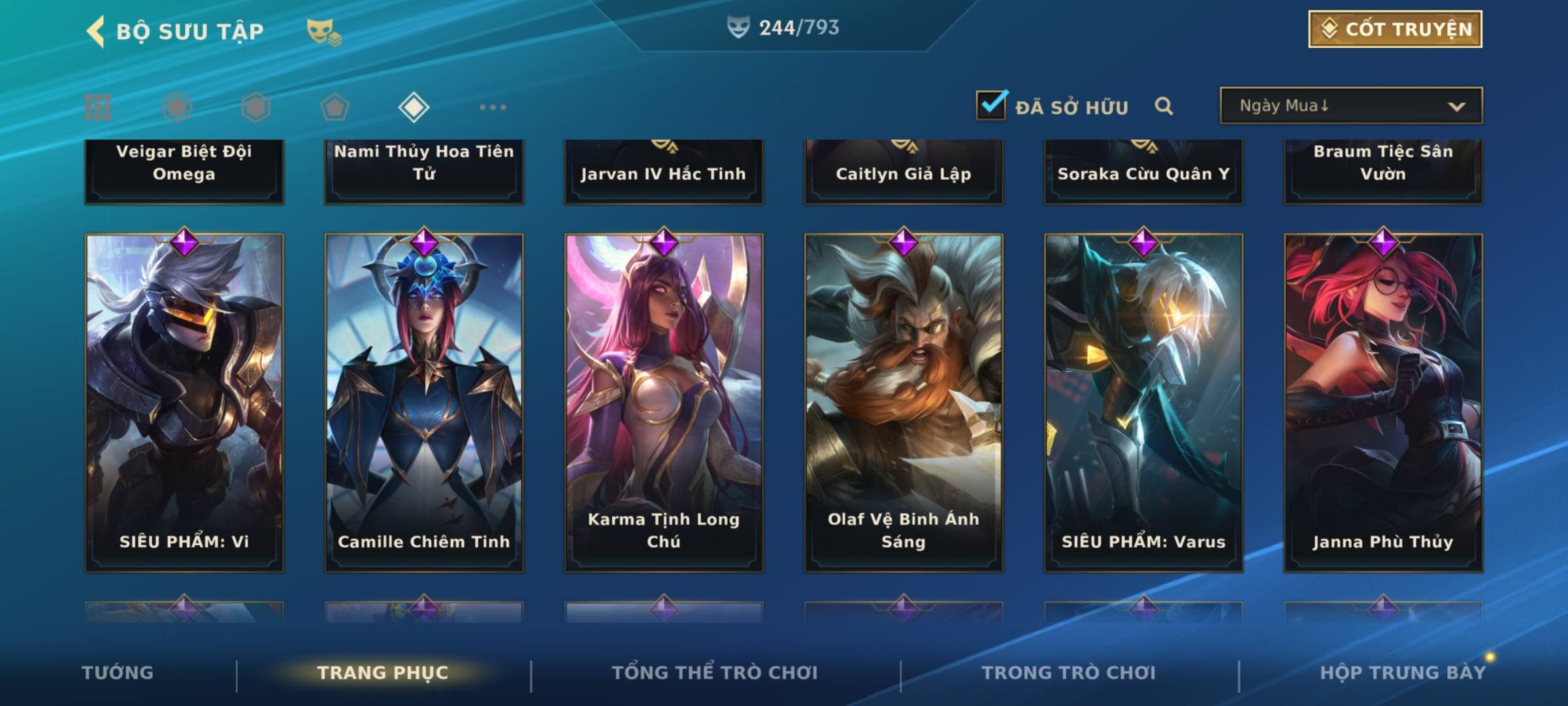Go to the Hộp Trưng Bày tab
This screenshot has width=1568, height=706.
coord(1403,673)
